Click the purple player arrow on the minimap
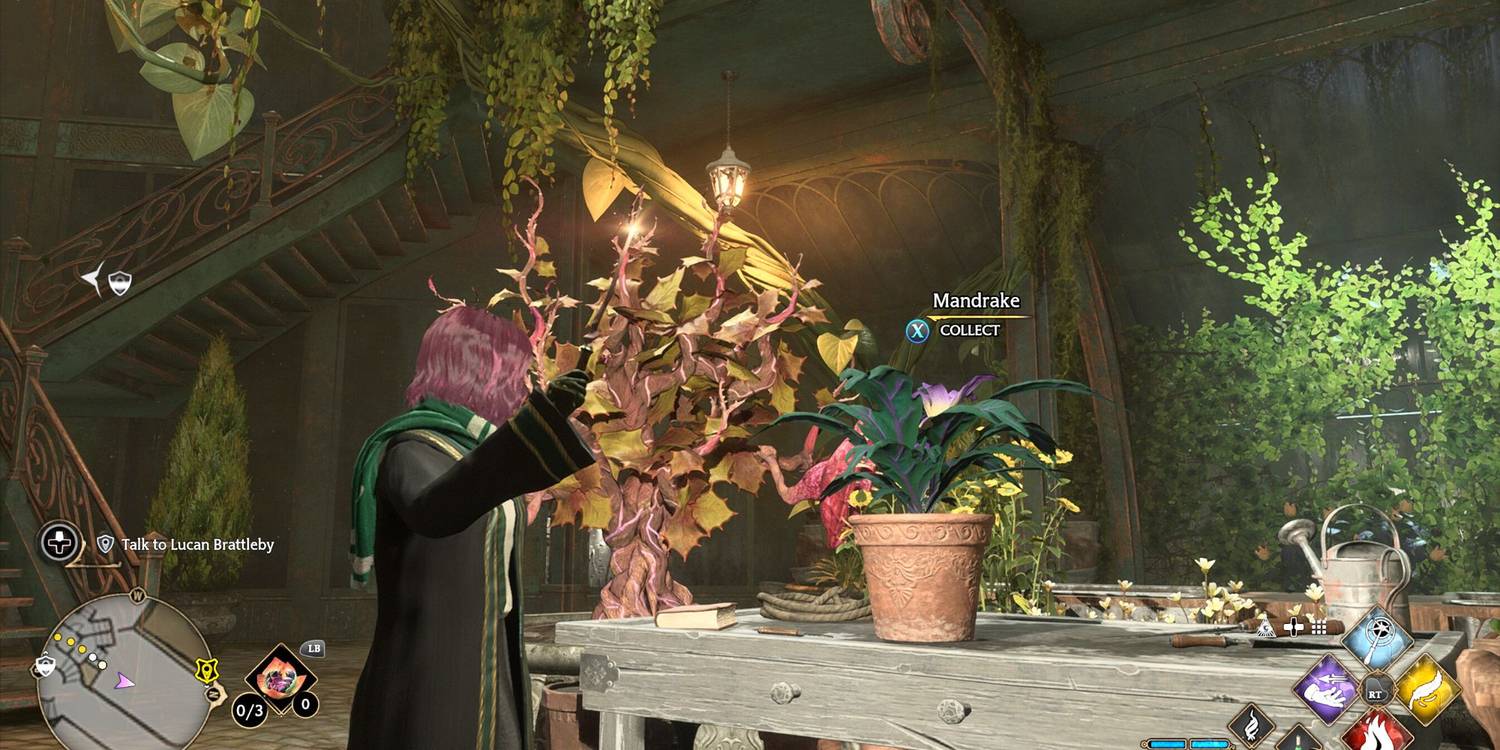This screenshot has width=1500, height=750. pyautogui.click(x=122, y=682)
